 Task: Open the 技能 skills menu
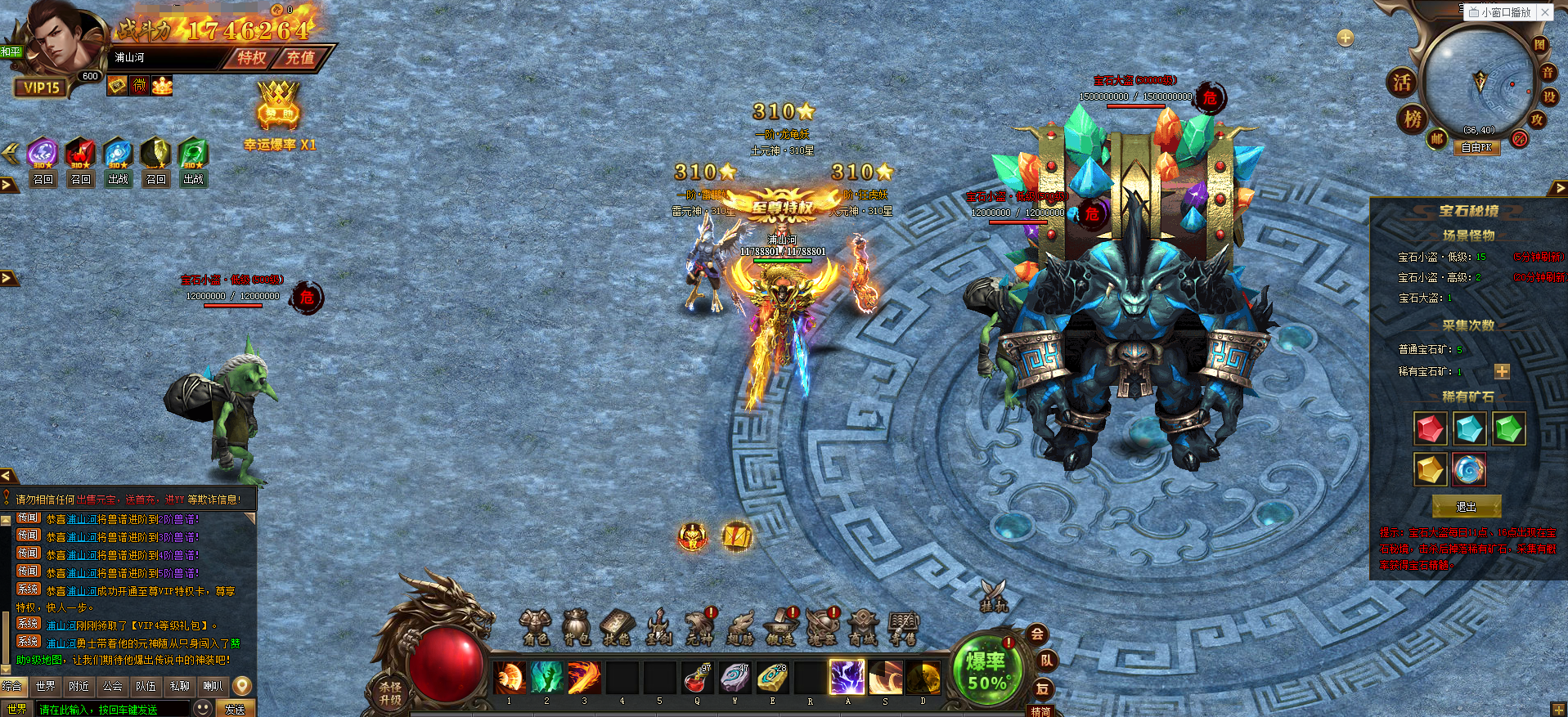pyautogui.click(x=617, y=628)
